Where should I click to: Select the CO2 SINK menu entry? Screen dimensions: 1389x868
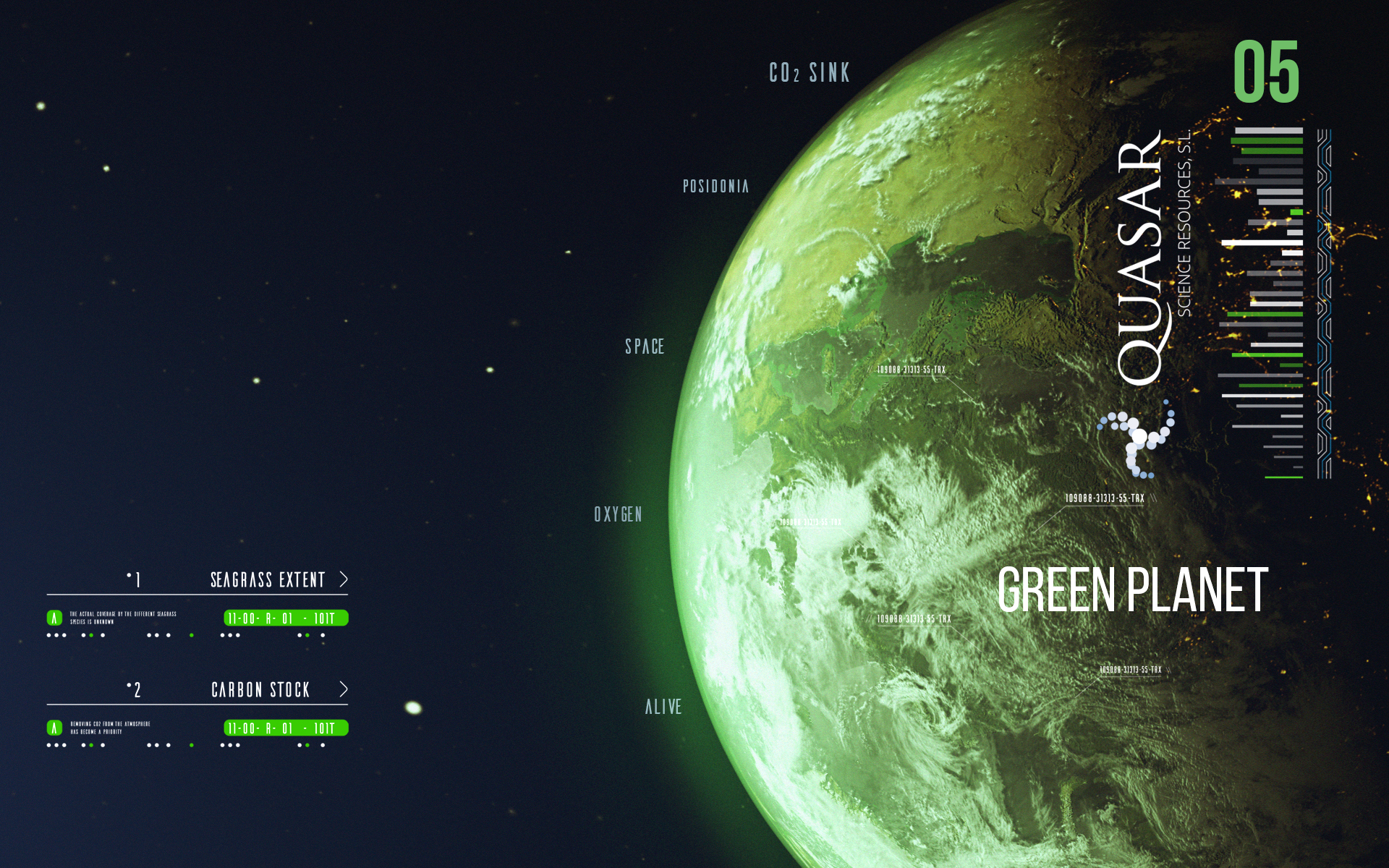(810, 73)
